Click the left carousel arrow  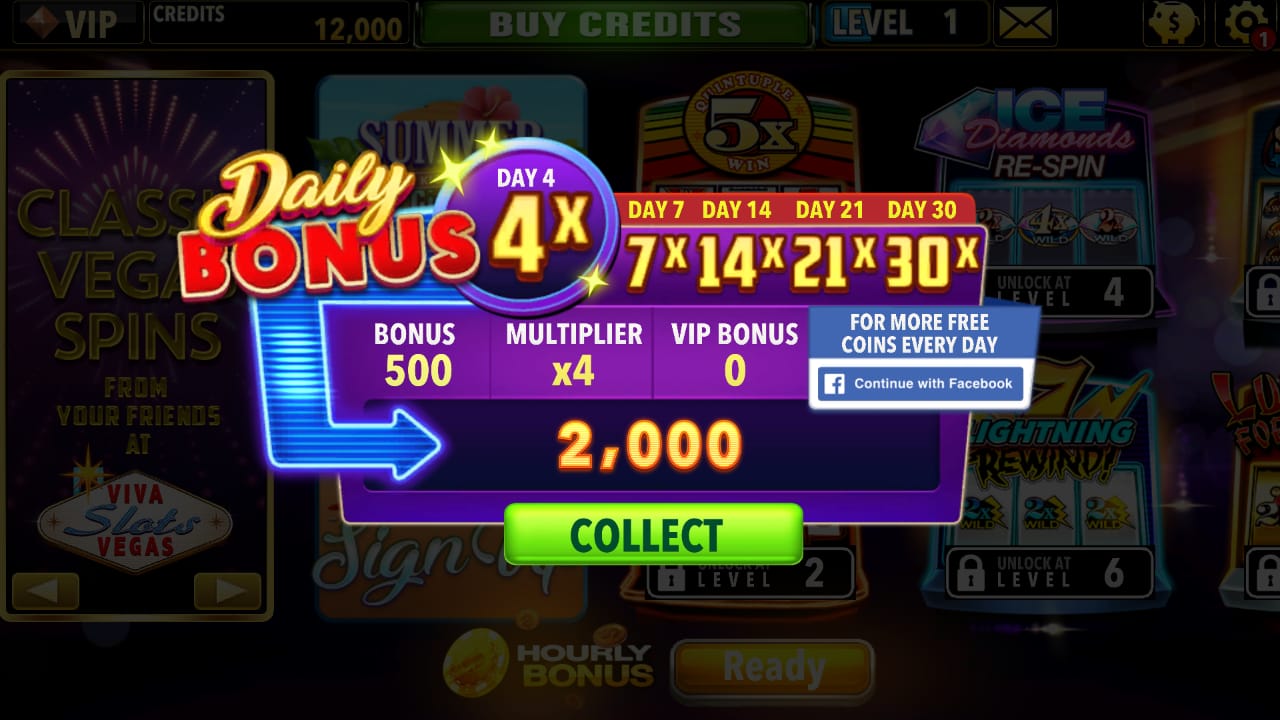44,592
